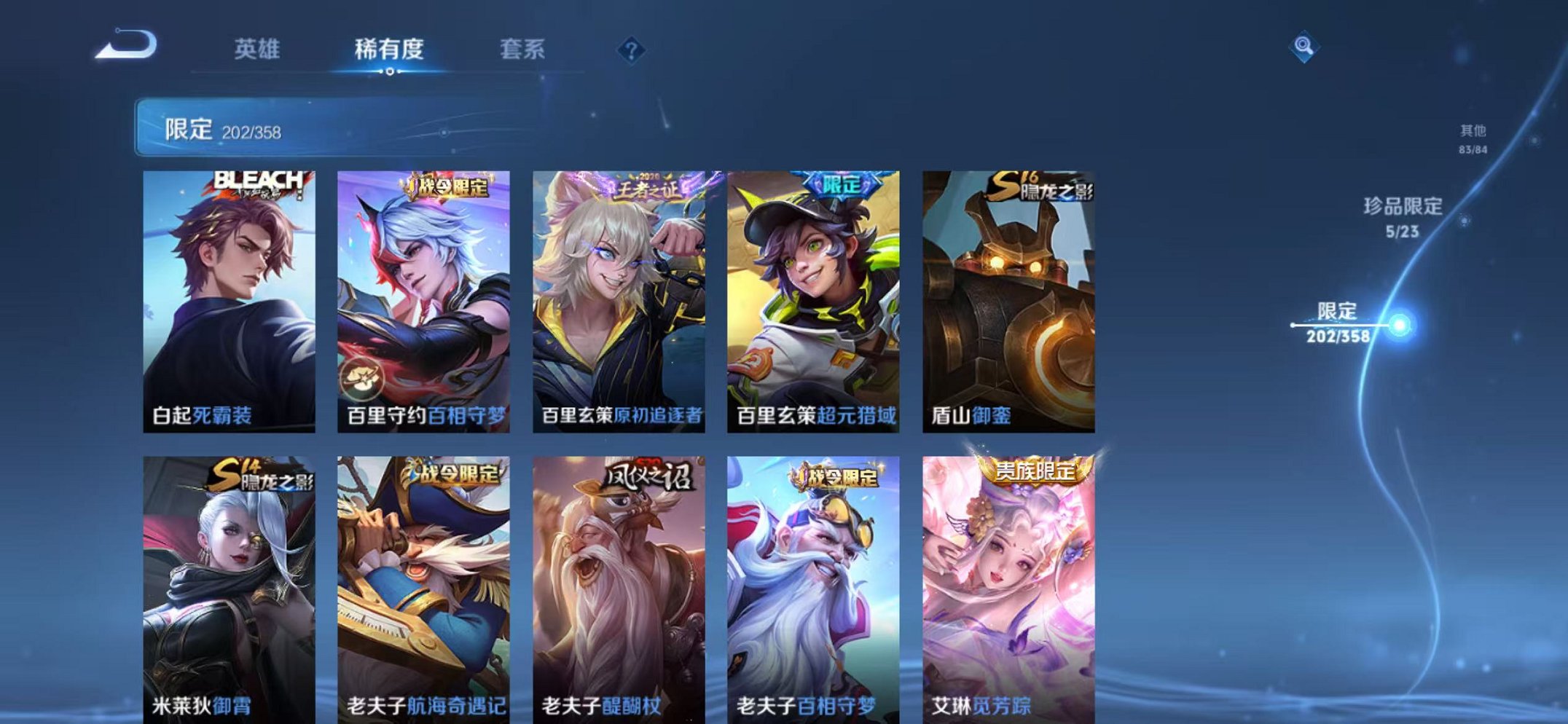Open the question mark help icon
1568x724 pixels.
tap(631, 50)
